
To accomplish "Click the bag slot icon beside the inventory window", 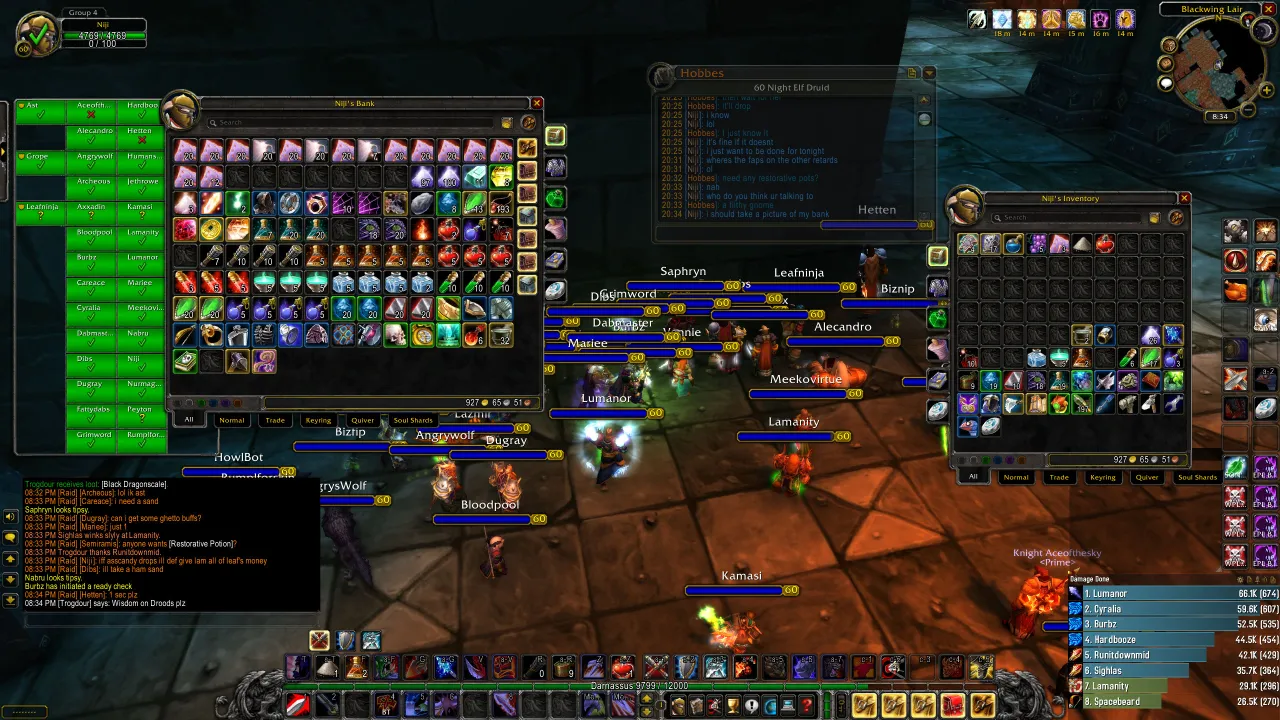I will 937,255.
